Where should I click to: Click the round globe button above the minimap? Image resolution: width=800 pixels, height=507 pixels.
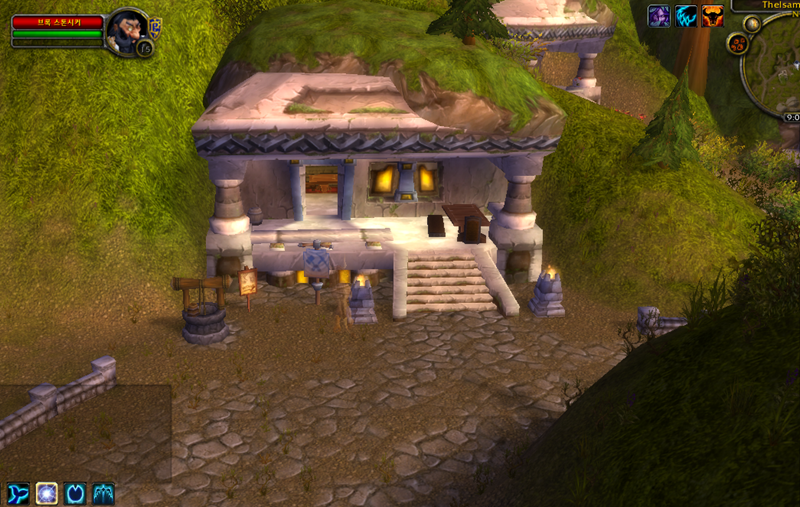click(752, 23)
